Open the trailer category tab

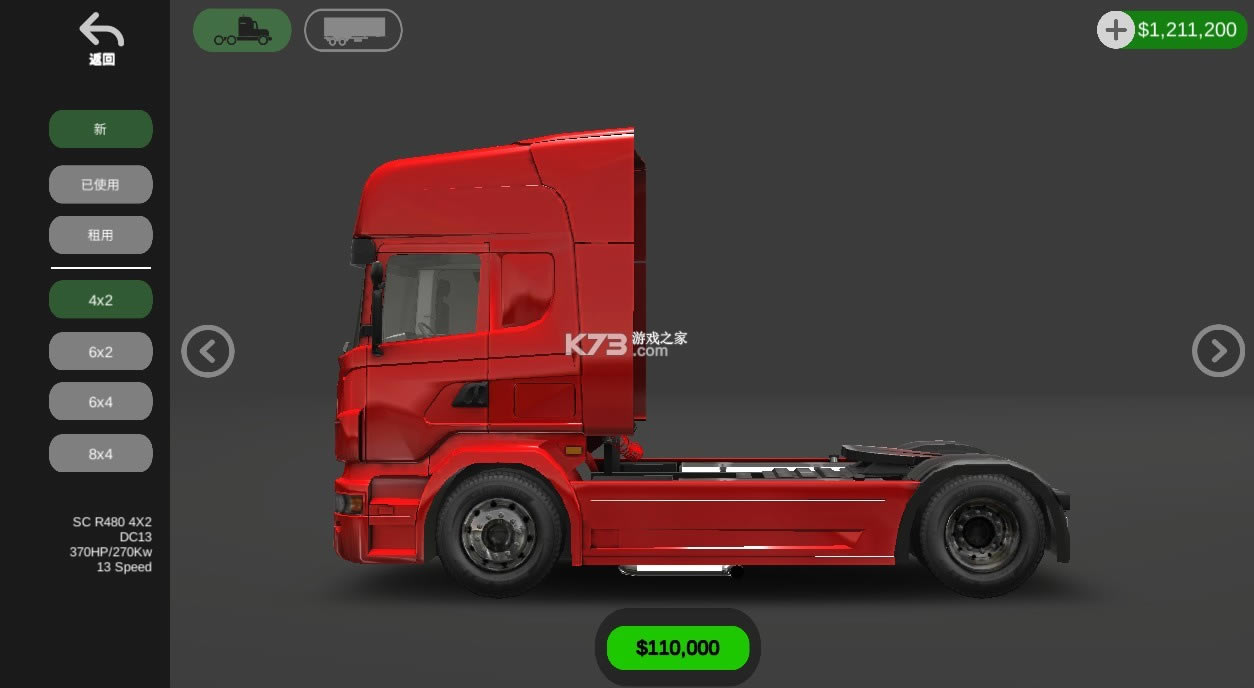pyautogui.click(x=353, y=30)
